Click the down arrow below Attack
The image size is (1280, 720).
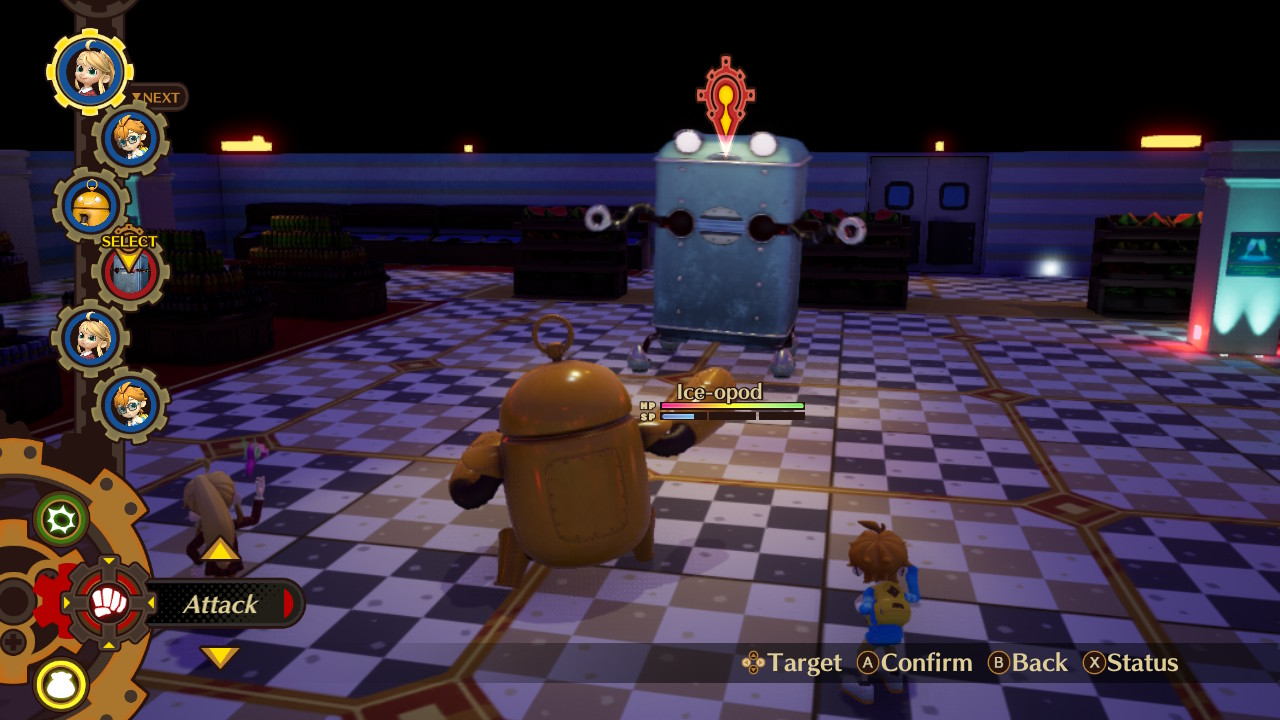220,657
